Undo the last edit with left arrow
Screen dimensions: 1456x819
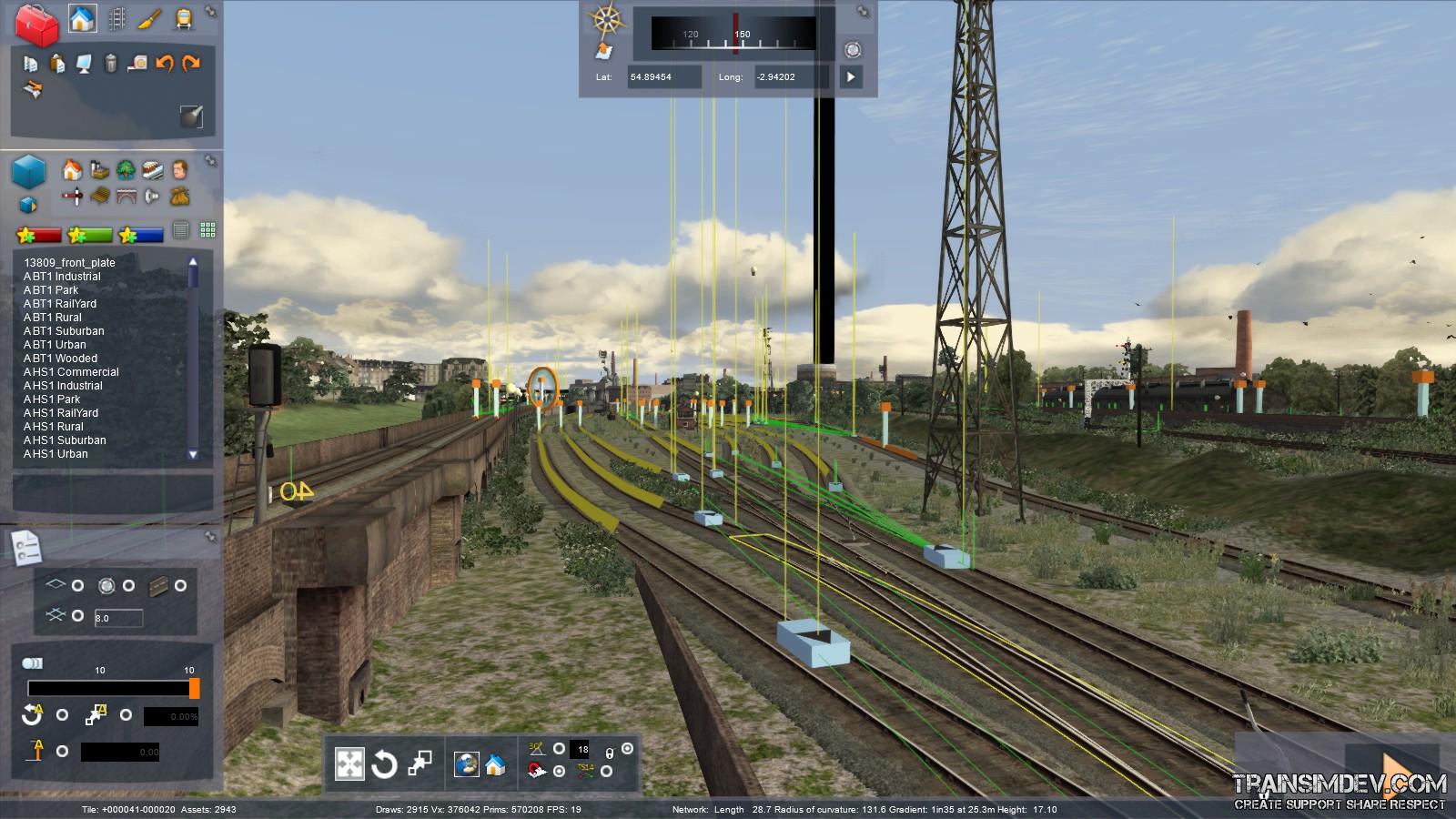pos(165,64)
